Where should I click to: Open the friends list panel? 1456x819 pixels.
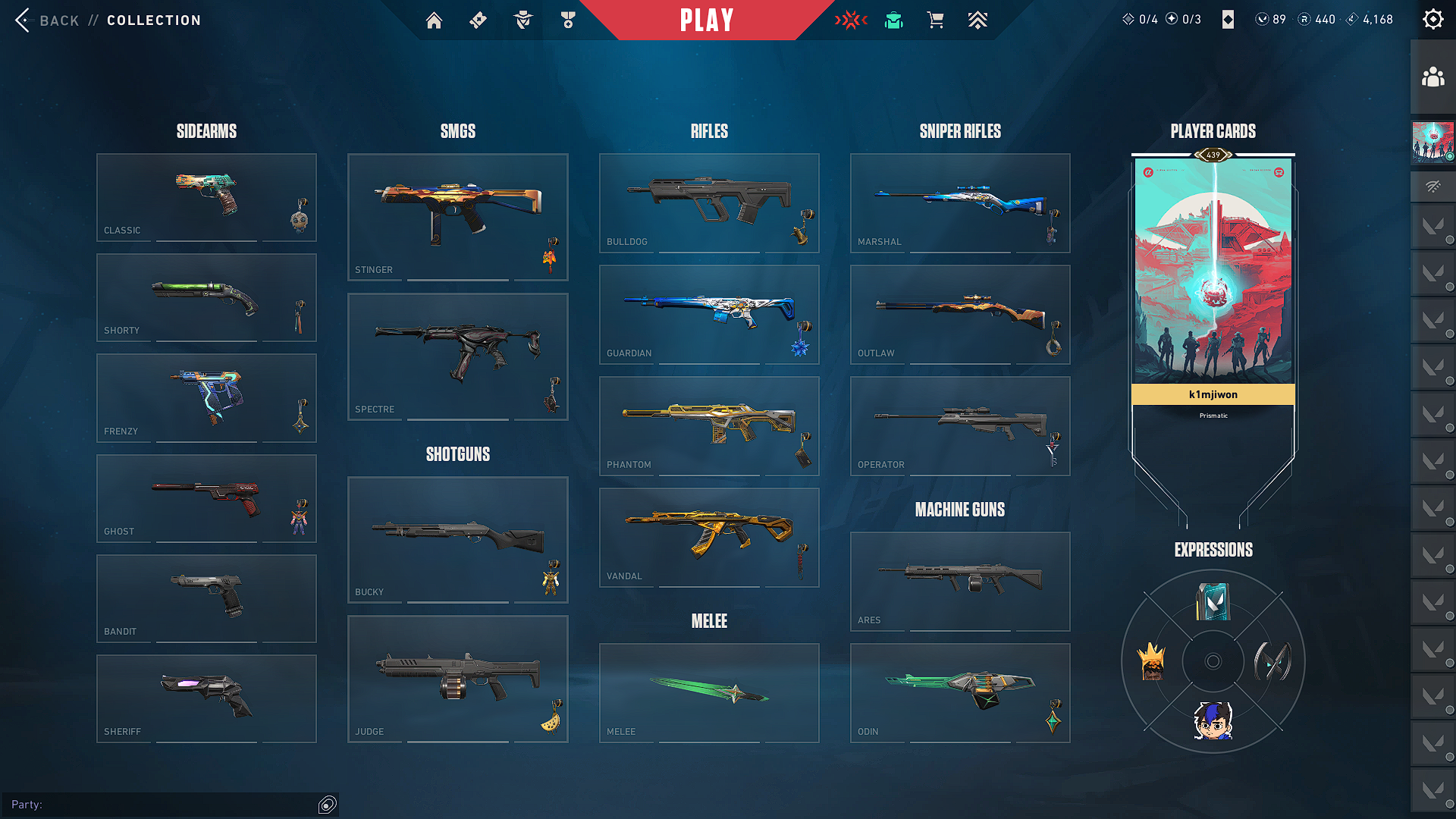click(x=1432, y=77)
